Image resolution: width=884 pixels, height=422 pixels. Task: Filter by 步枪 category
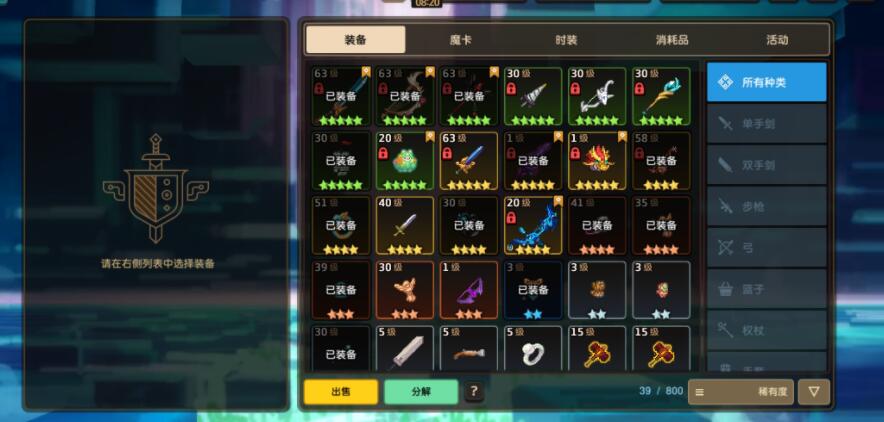[x=766, y=206]
